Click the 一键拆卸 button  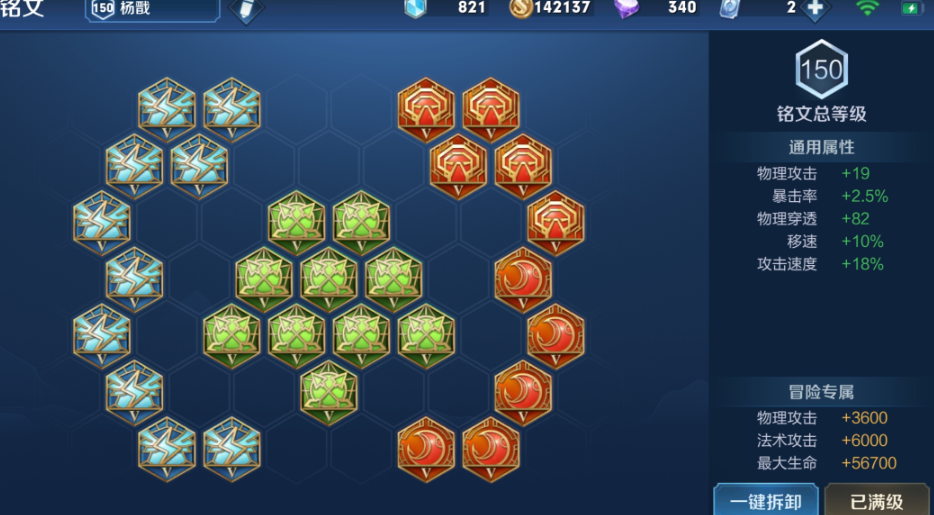tap(766, 500)
